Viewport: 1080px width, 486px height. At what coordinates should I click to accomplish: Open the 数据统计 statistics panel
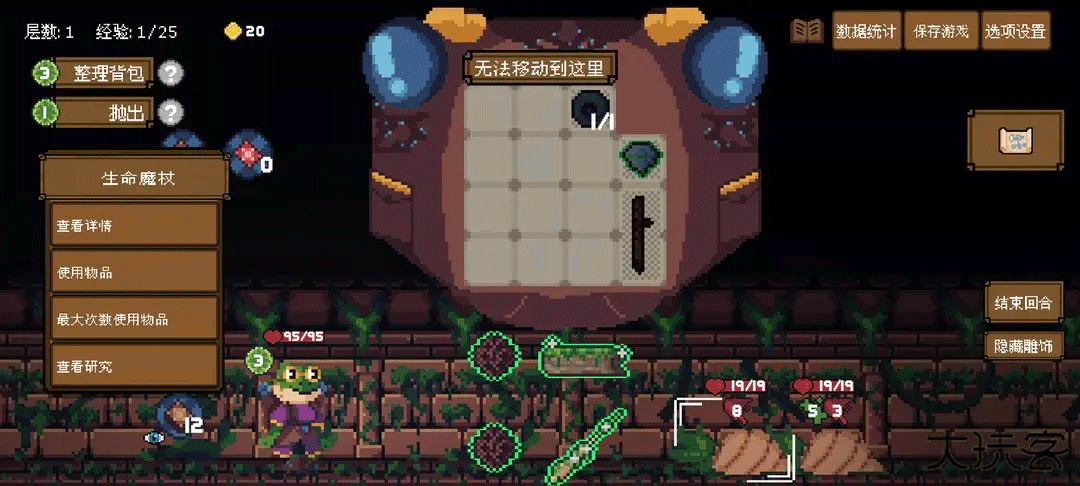pyautogui.click(x=866, y=31)
